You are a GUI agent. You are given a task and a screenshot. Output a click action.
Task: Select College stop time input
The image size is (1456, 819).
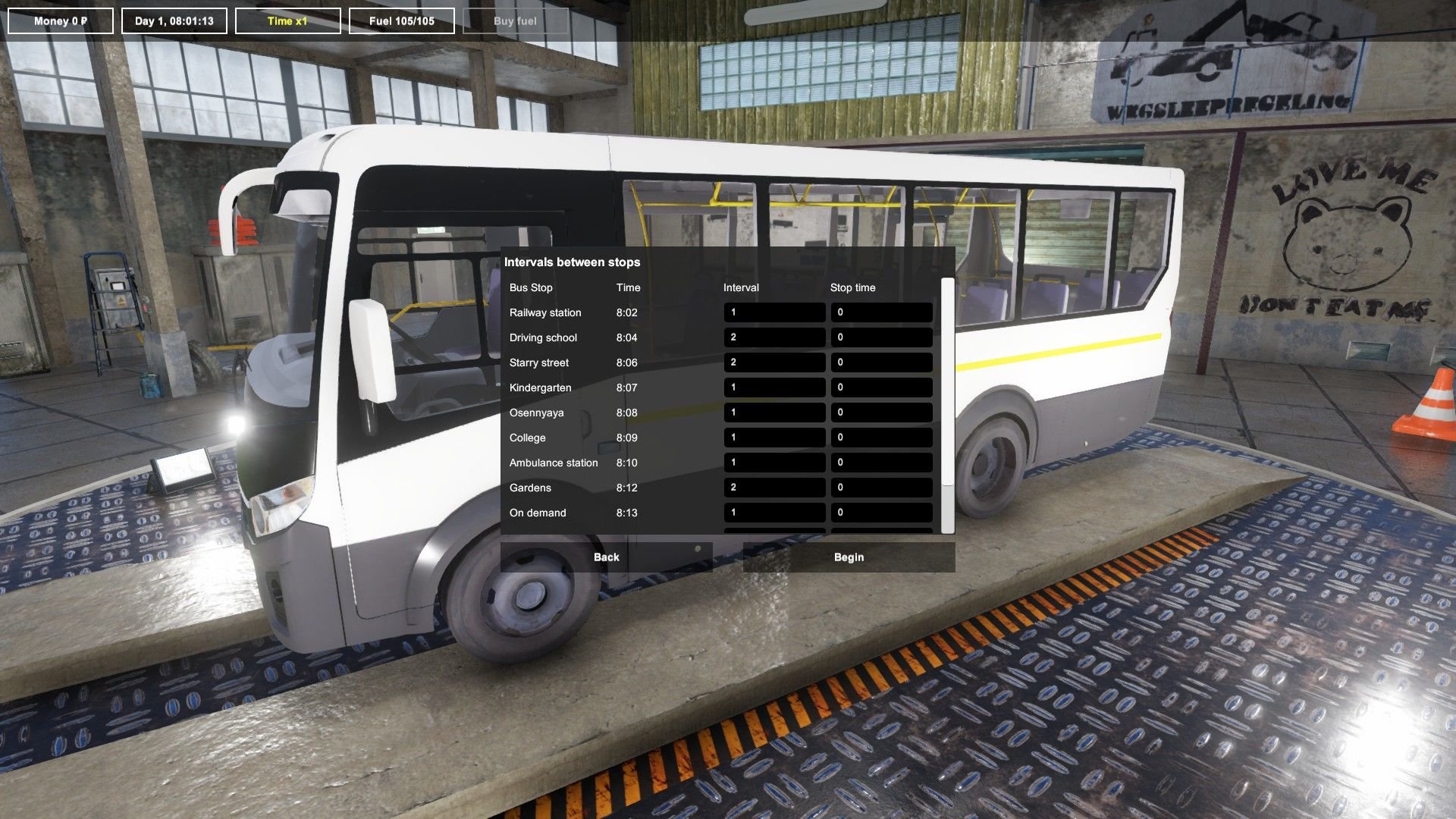coord(881,438)
